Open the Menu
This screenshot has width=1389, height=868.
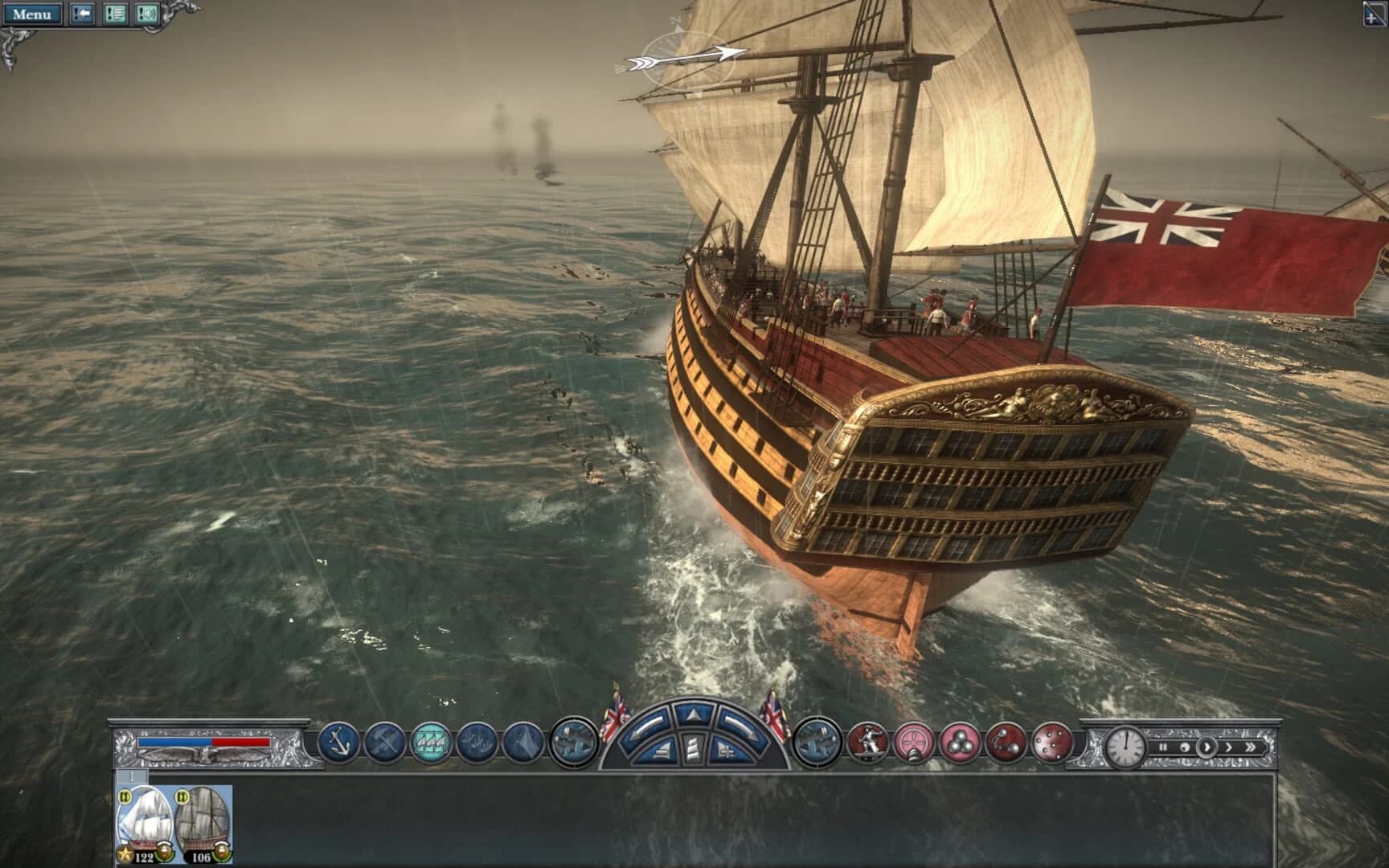tap(35, 12)
